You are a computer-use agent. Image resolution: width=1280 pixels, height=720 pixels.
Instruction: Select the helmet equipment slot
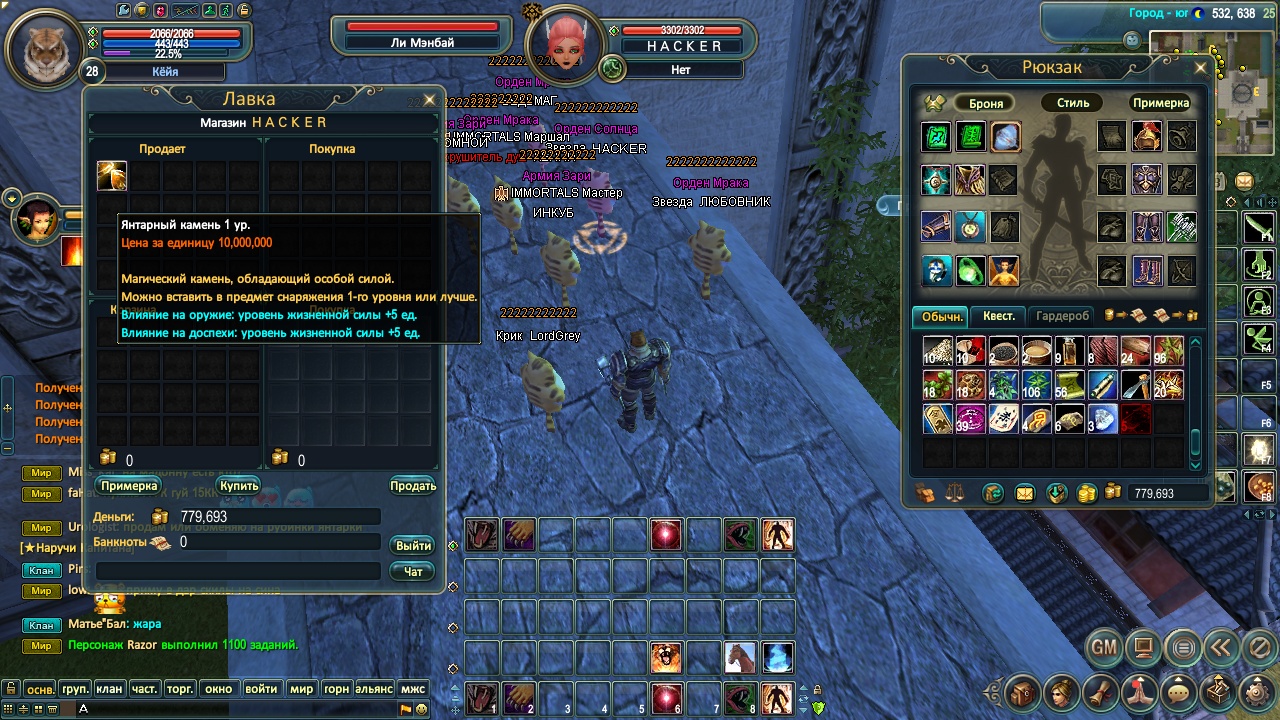(x=1146, y=137)
